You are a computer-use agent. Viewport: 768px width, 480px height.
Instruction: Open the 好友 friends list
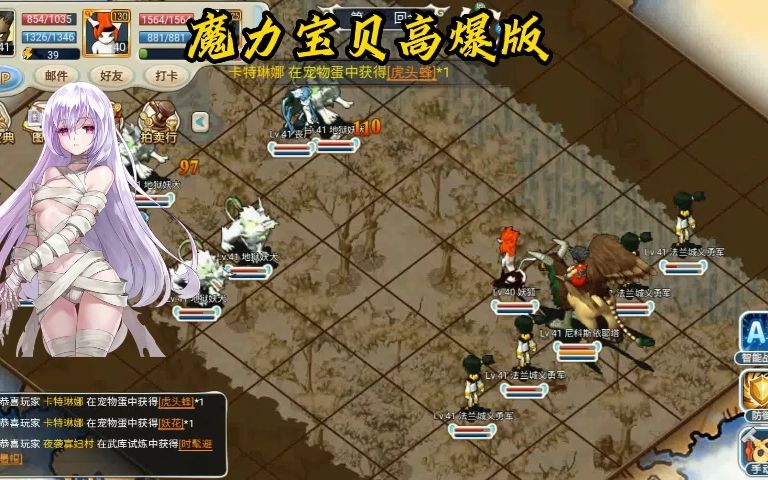click(111, 75)
